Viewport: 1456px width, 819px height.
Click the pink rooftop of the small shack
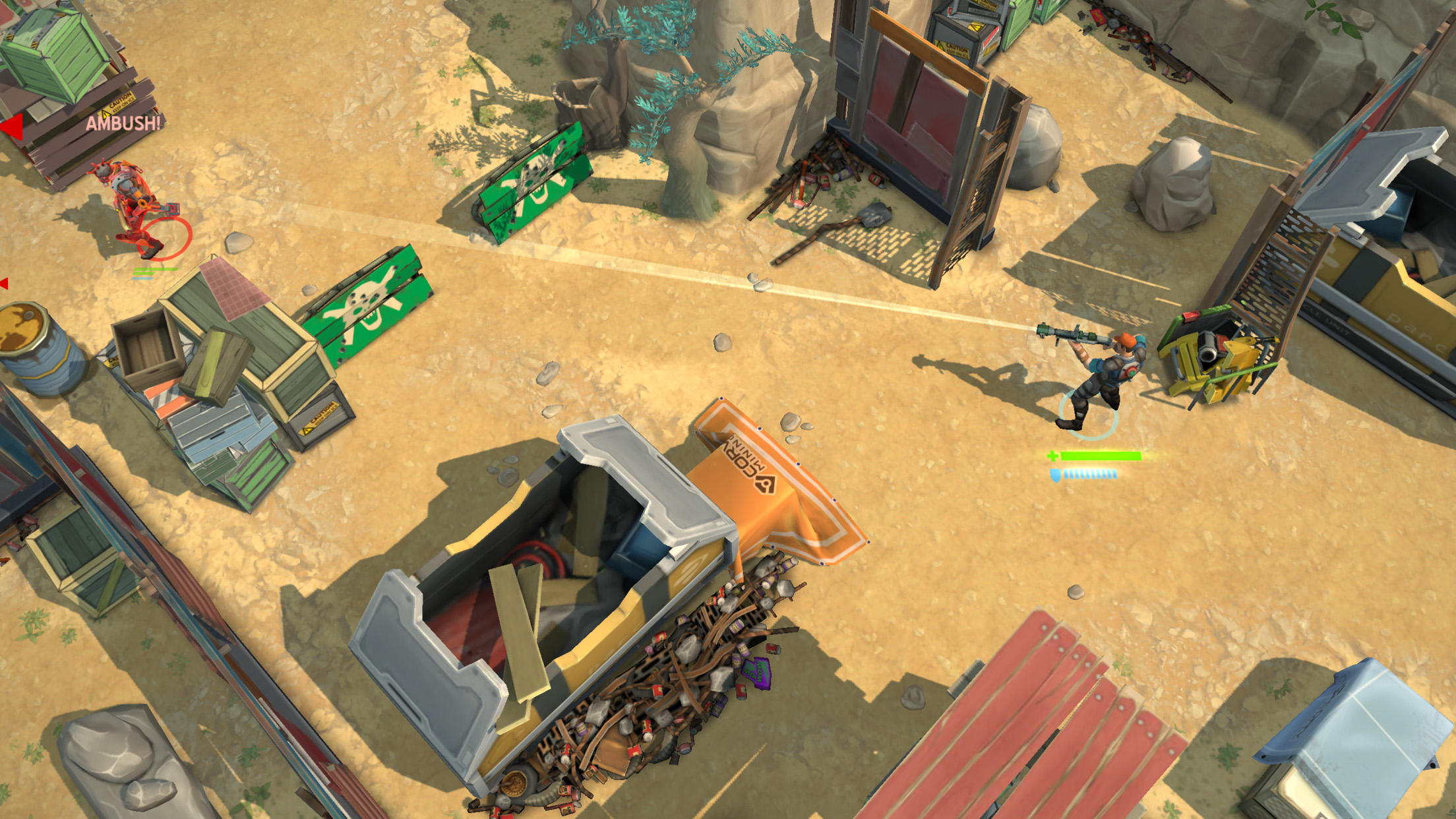point(234,290)
